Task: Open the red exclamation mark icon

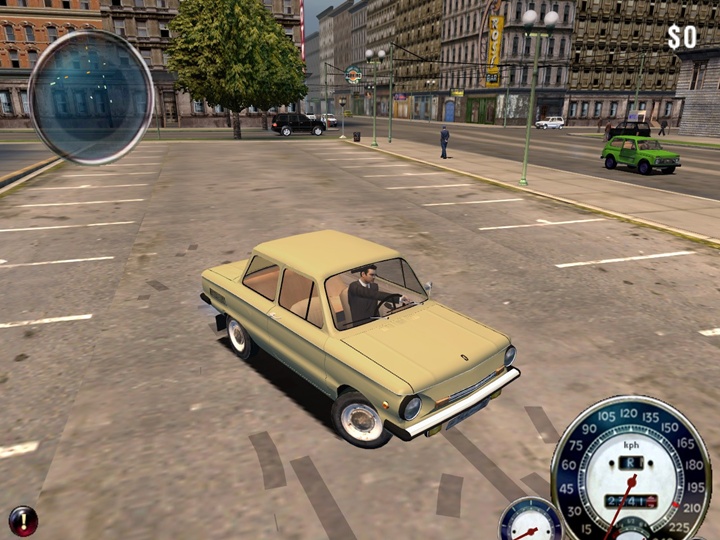Action: 22,520
